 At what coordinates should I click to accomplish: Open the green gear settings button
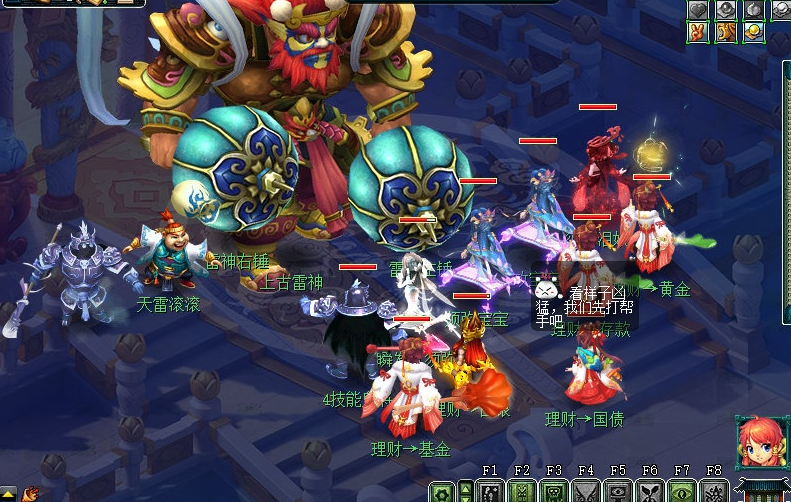(x=442, y=492)
